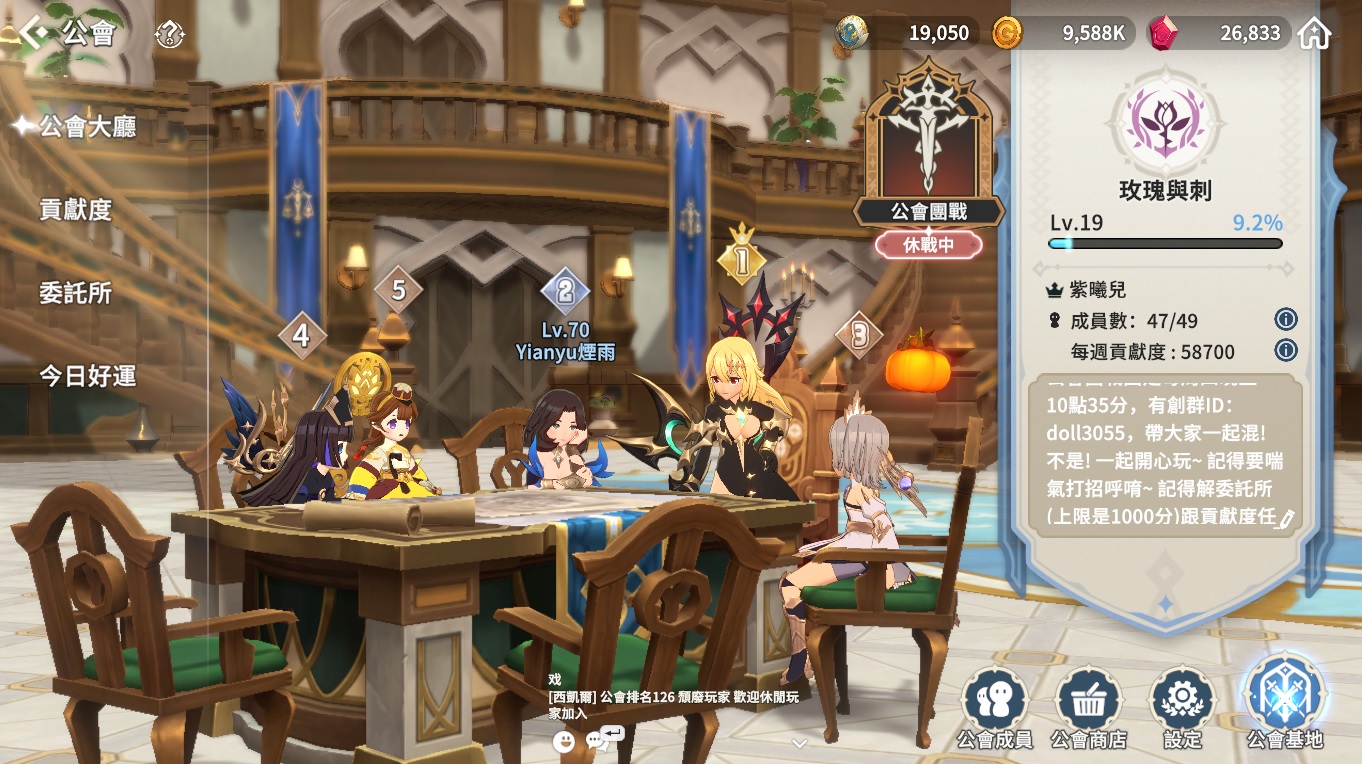Open the question mark help icon
This screenshot has height=764, width=1362.
pyautogui.click(x=169, y=35)
